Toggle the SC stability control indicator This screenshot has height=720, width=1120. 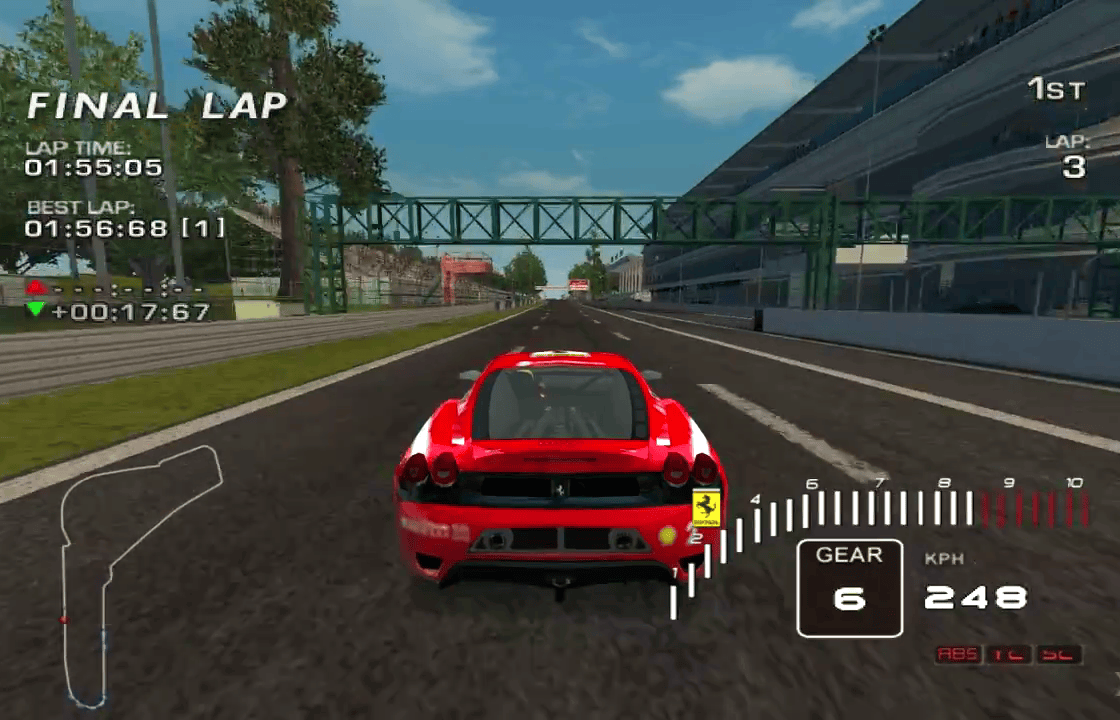(1059, 654)
